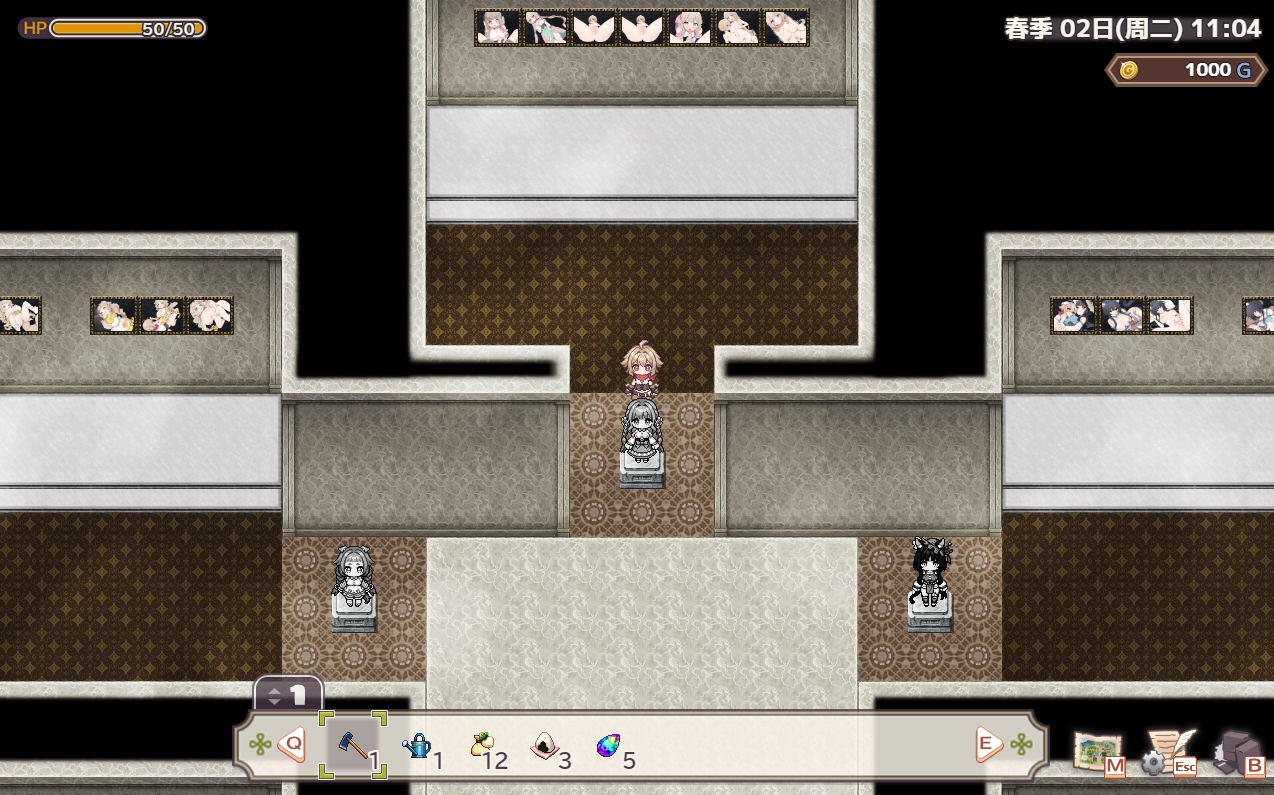1274x795 pixels.
Task: Open the settings menu scroll and gear icon
Action: (x=1168, y=752)
